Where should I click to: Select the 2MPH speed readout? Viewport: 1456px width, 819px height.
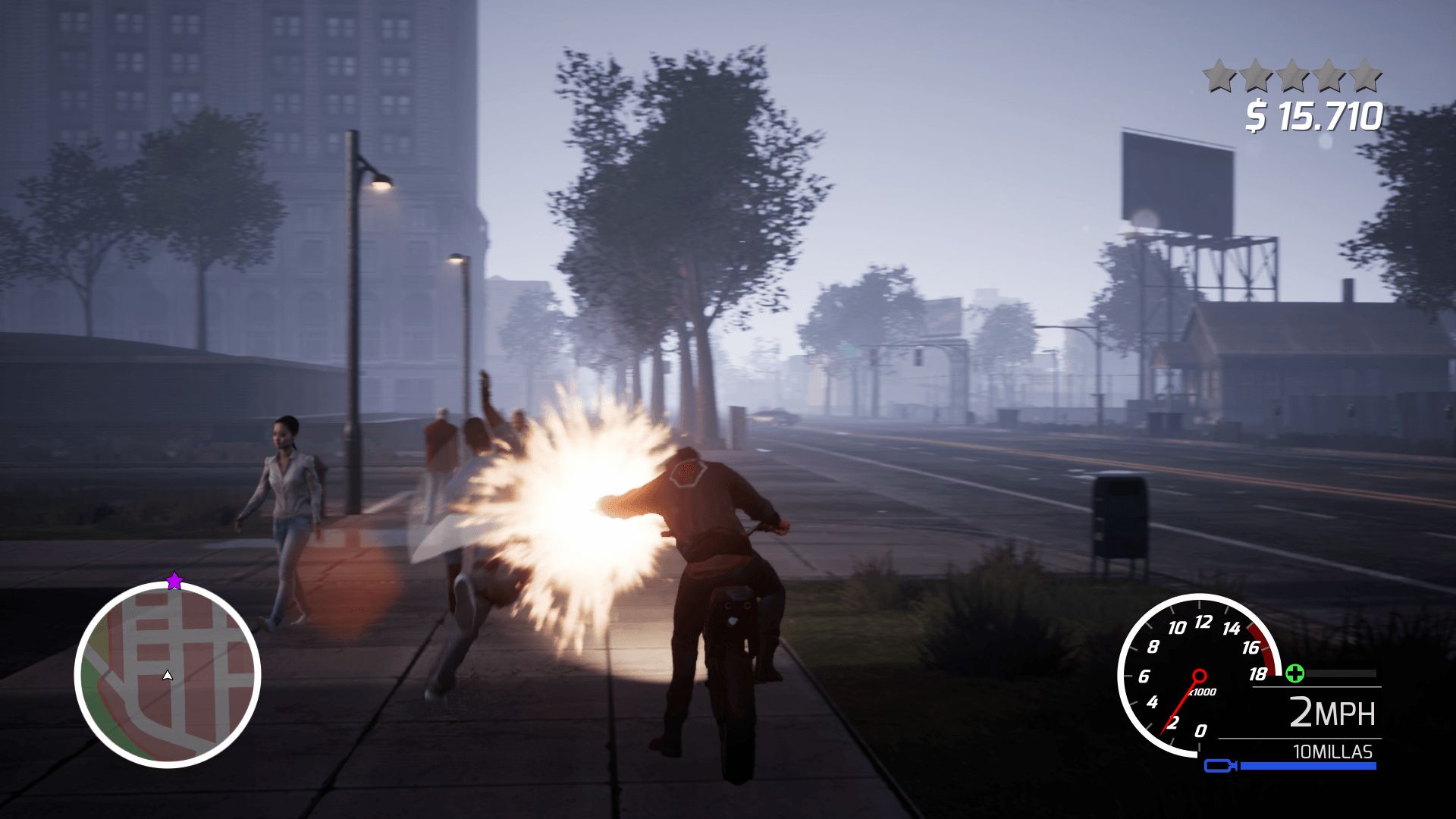click(1332, 711)
